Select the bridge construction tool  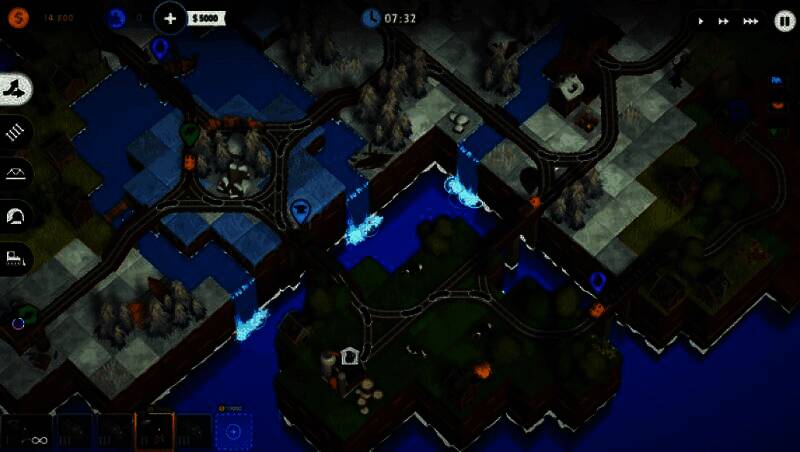[x=18, y=173]
